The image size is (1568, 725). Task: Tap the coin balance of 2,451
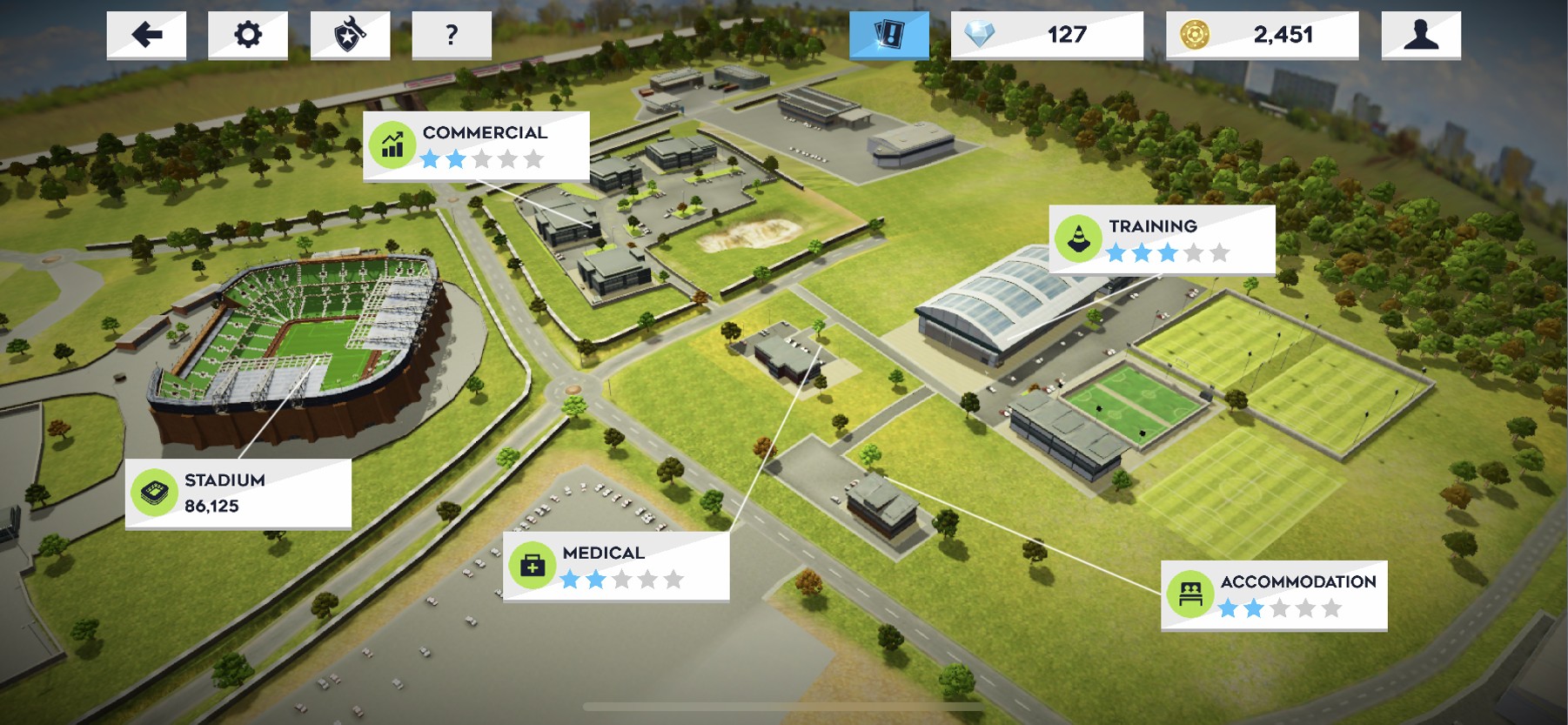pyautogui.click(x=1262, y=35)
